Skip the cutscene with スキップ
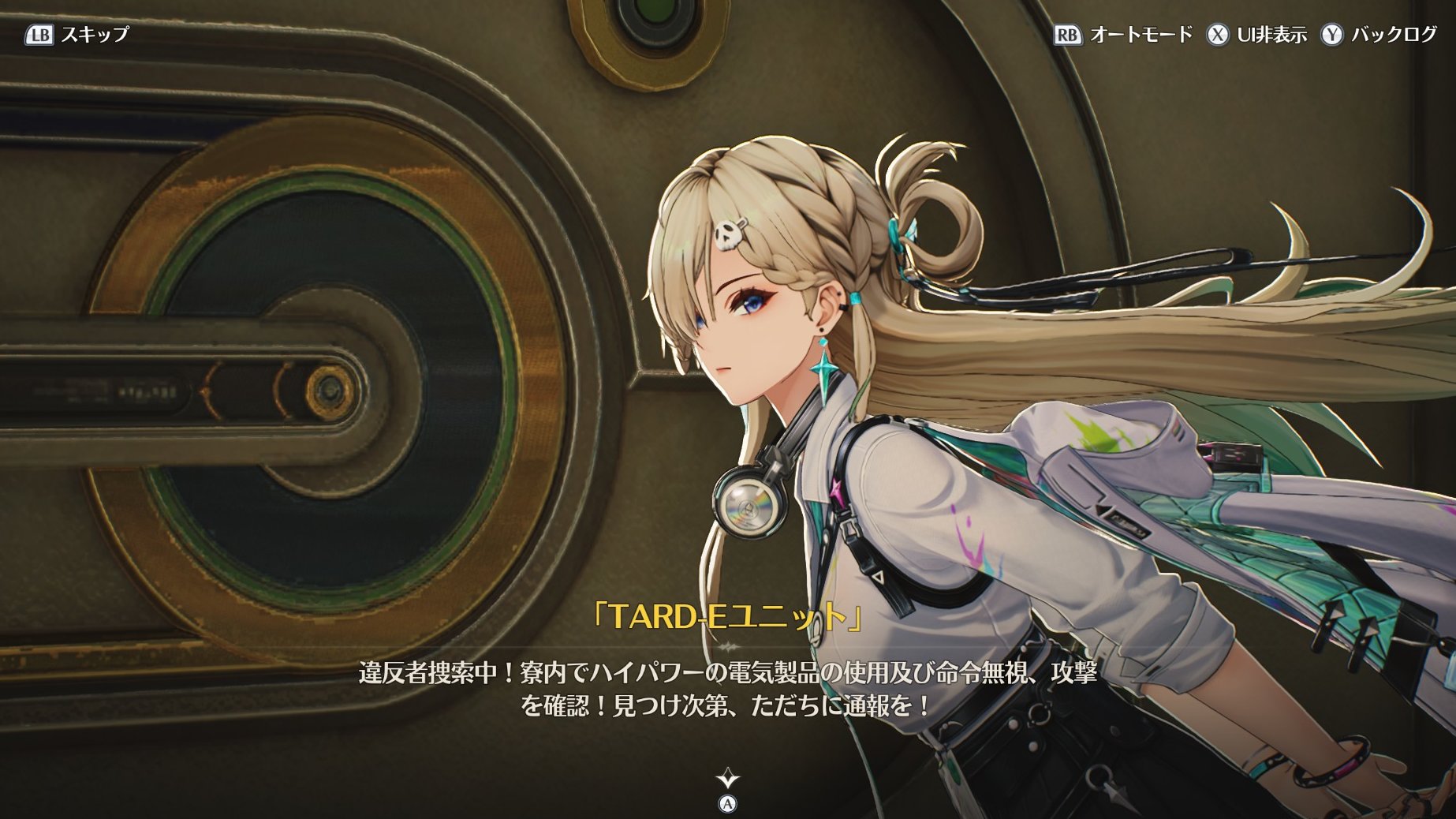Screen dimensions: 1456x819 pyautogui.click(x=77, y=35)
